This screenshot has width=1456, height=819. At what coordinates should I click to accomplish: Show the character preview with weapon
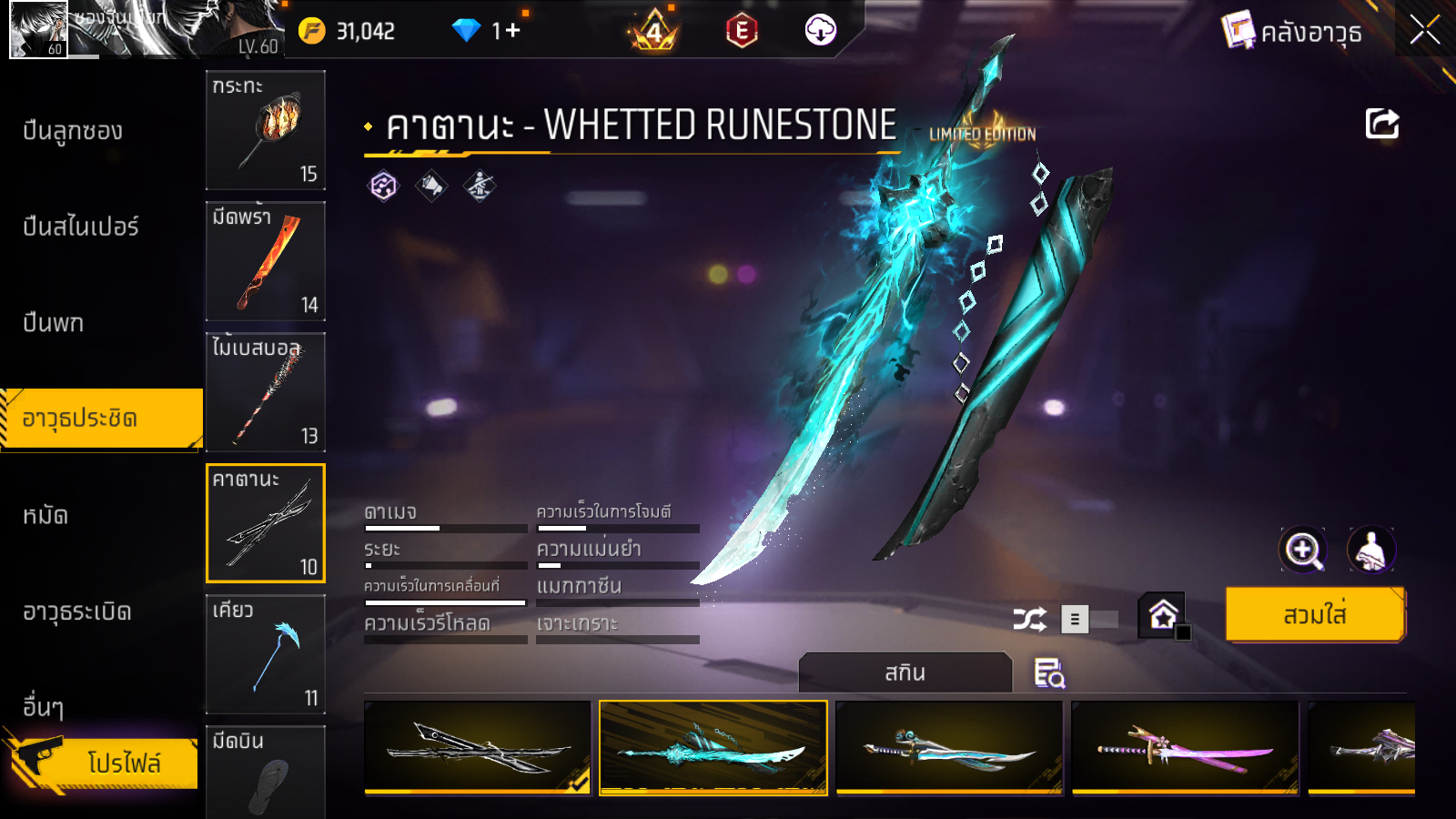pyautogui.click(x=1370, y=550)
